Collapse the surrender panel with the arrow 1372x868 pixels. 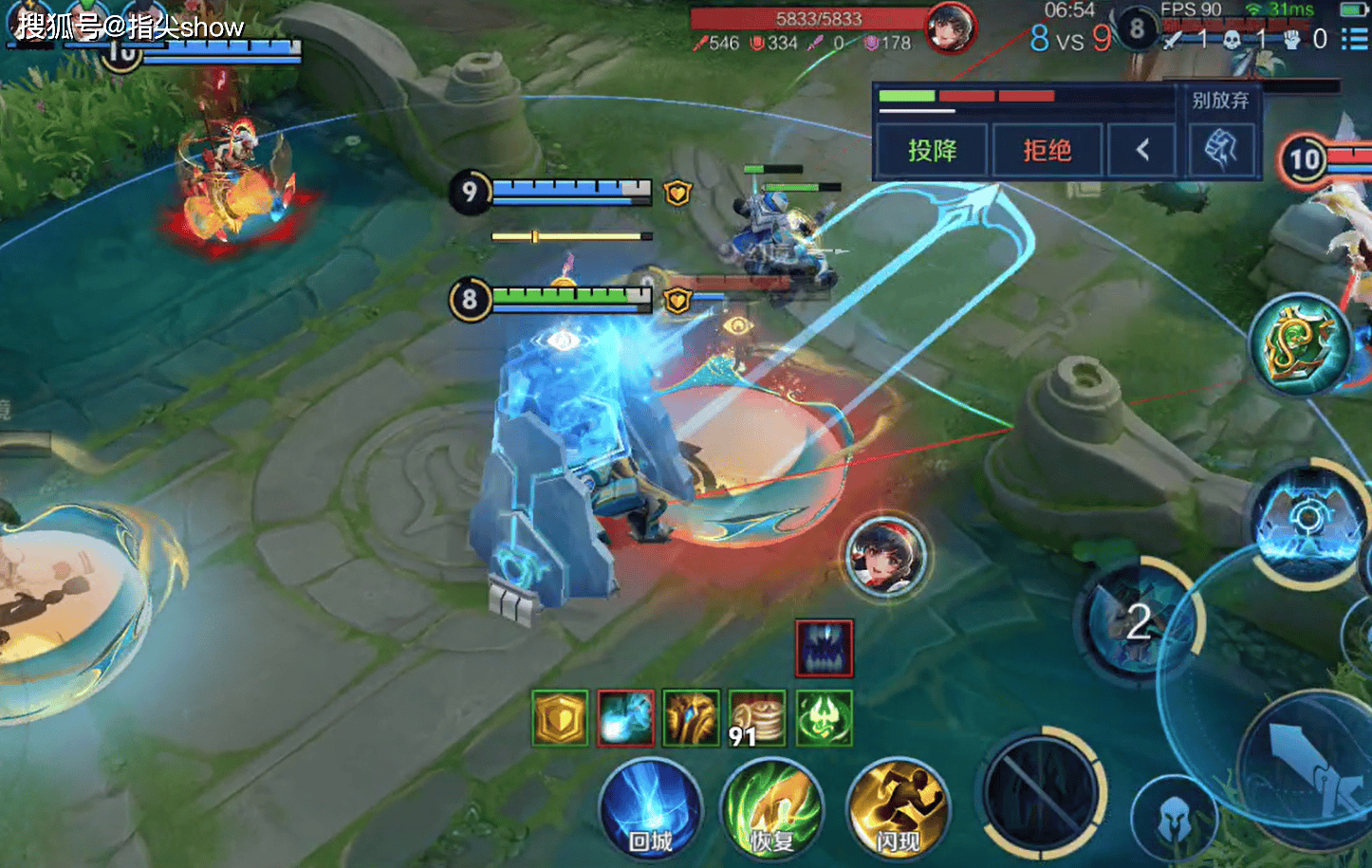click(x=1142, y=150)
